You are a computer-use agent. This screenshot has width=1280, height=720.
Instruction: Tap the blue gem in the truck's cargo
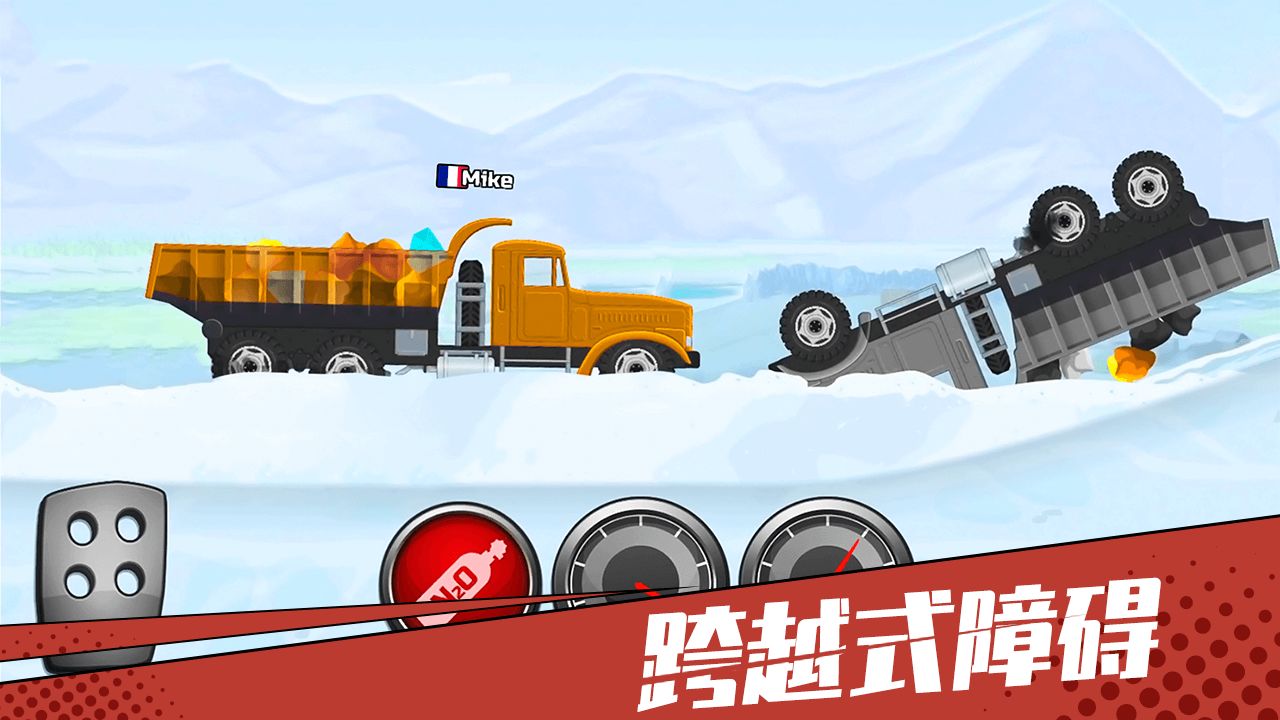425,242
